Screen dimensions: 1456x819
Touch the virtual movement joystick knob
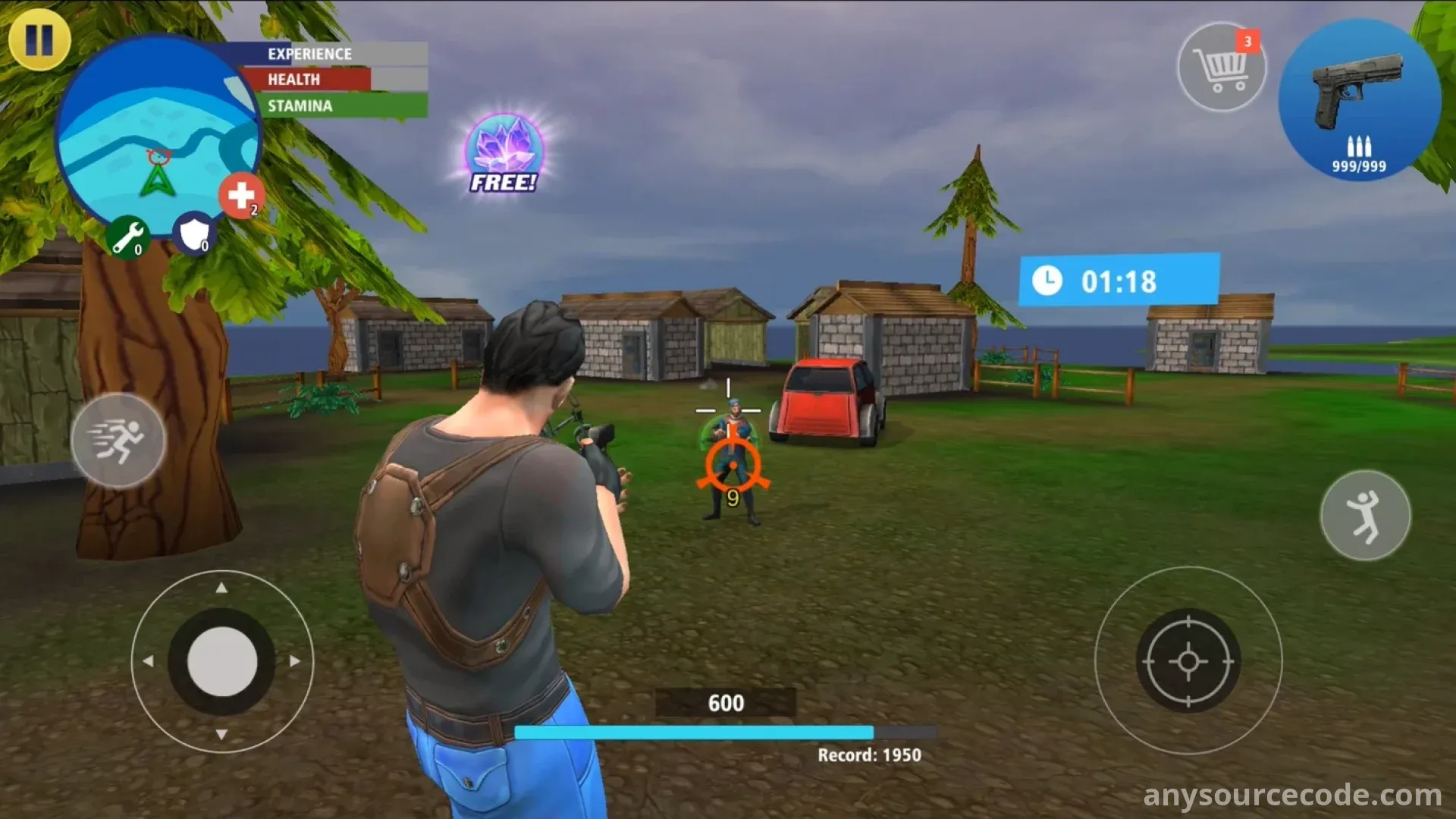[x=222, y=661]
